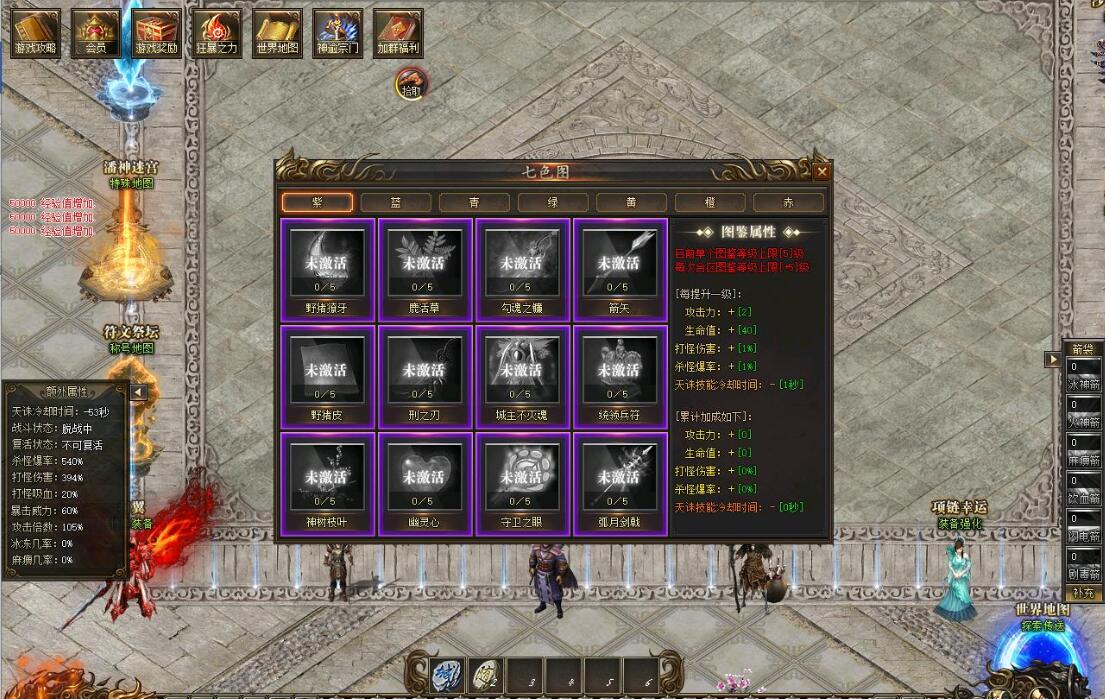Image resolution: width=1105 pixels, height=699 pixels.
Task: Pick the 弧月剑戟 codex card
Action: [x=620, y=483]
